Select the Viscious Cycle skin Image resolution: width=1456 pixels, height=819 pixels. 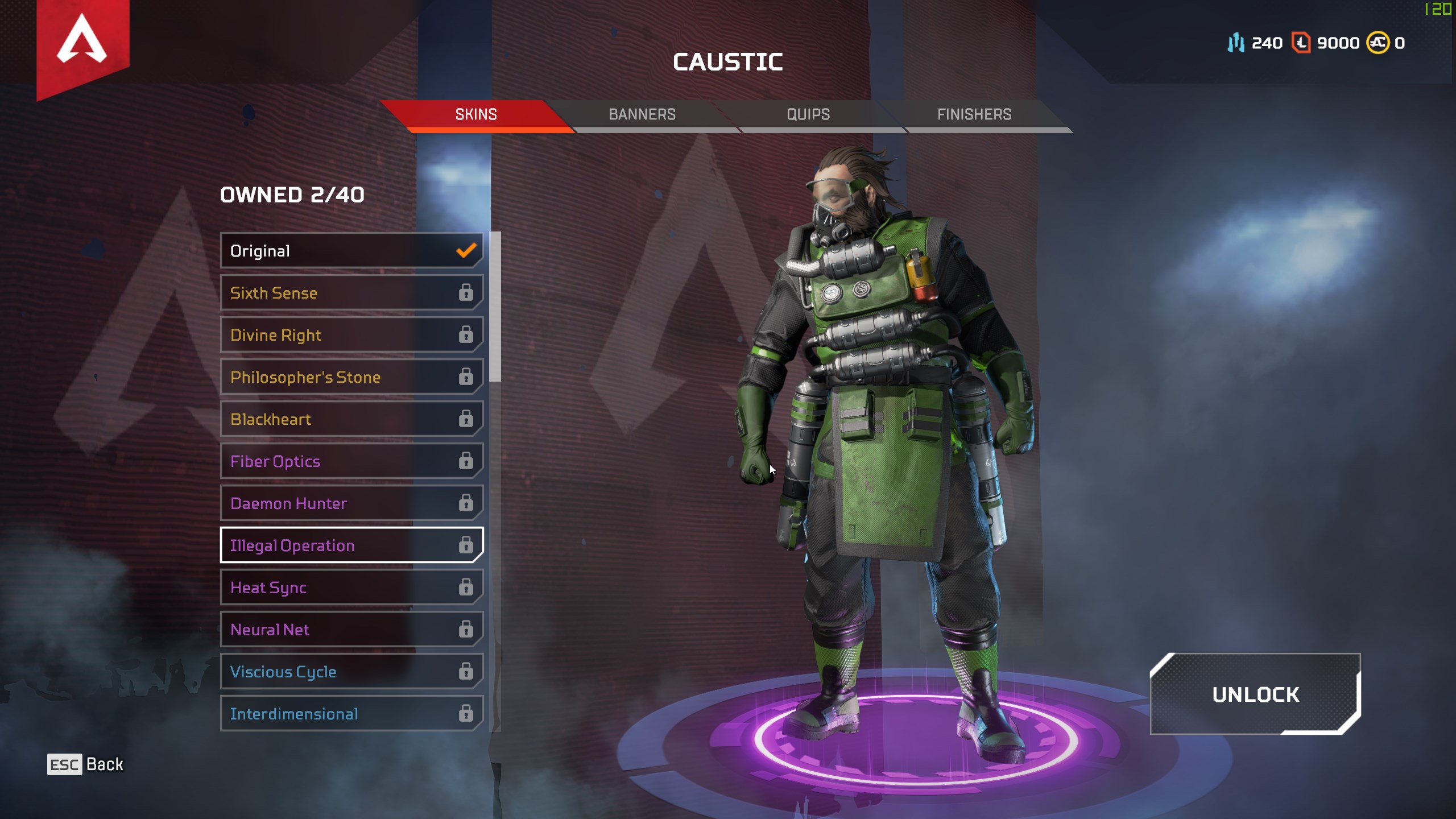(351, 672)
